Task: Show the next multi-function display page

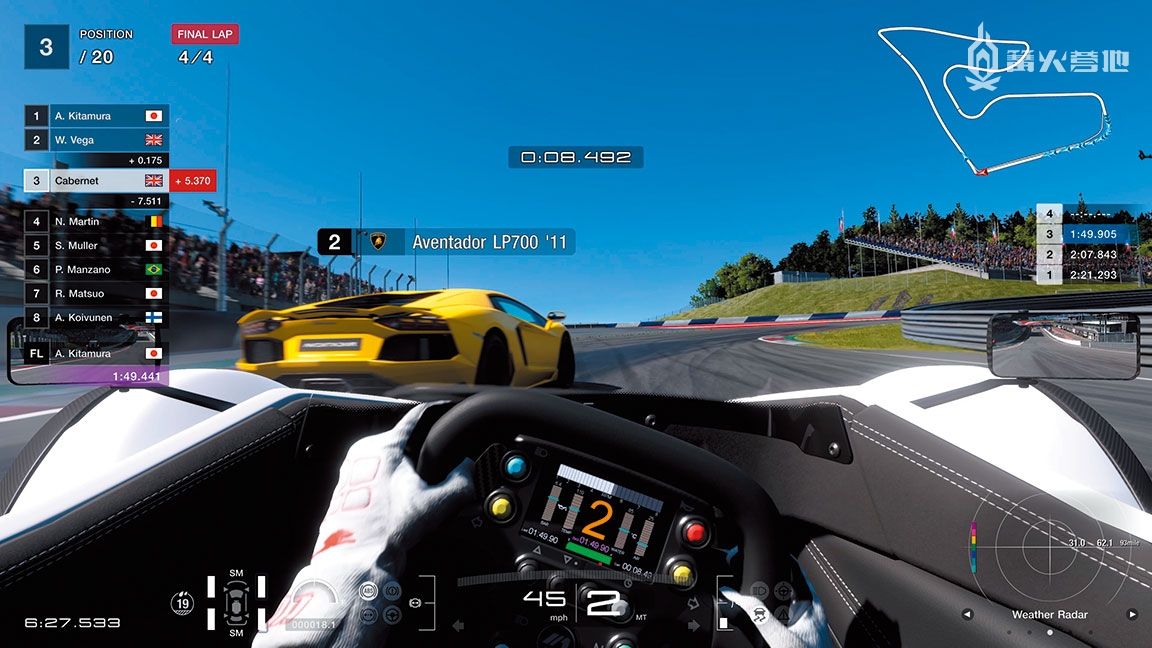Action: pyautogui.click(x=1132, y=614)
